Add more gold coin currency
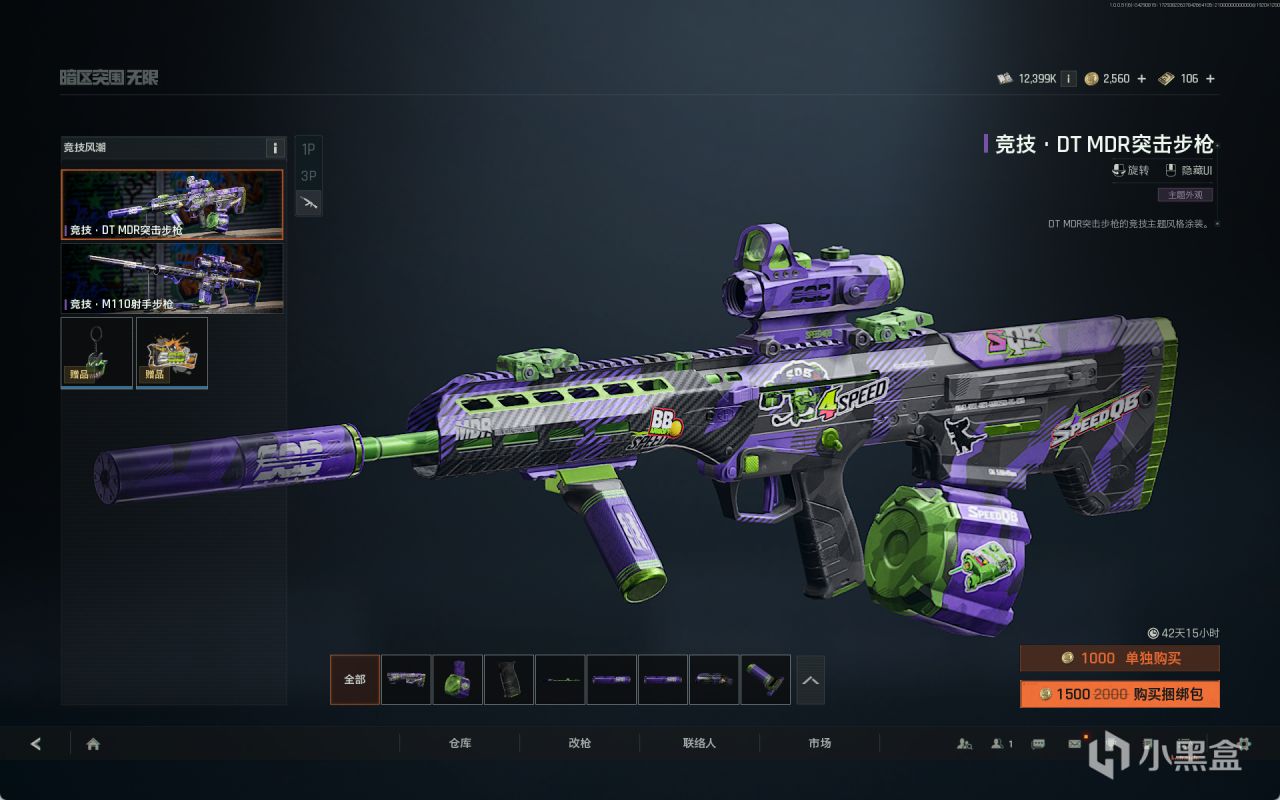This screenshot has width=1280, height=800. (x=1142, y=79)
